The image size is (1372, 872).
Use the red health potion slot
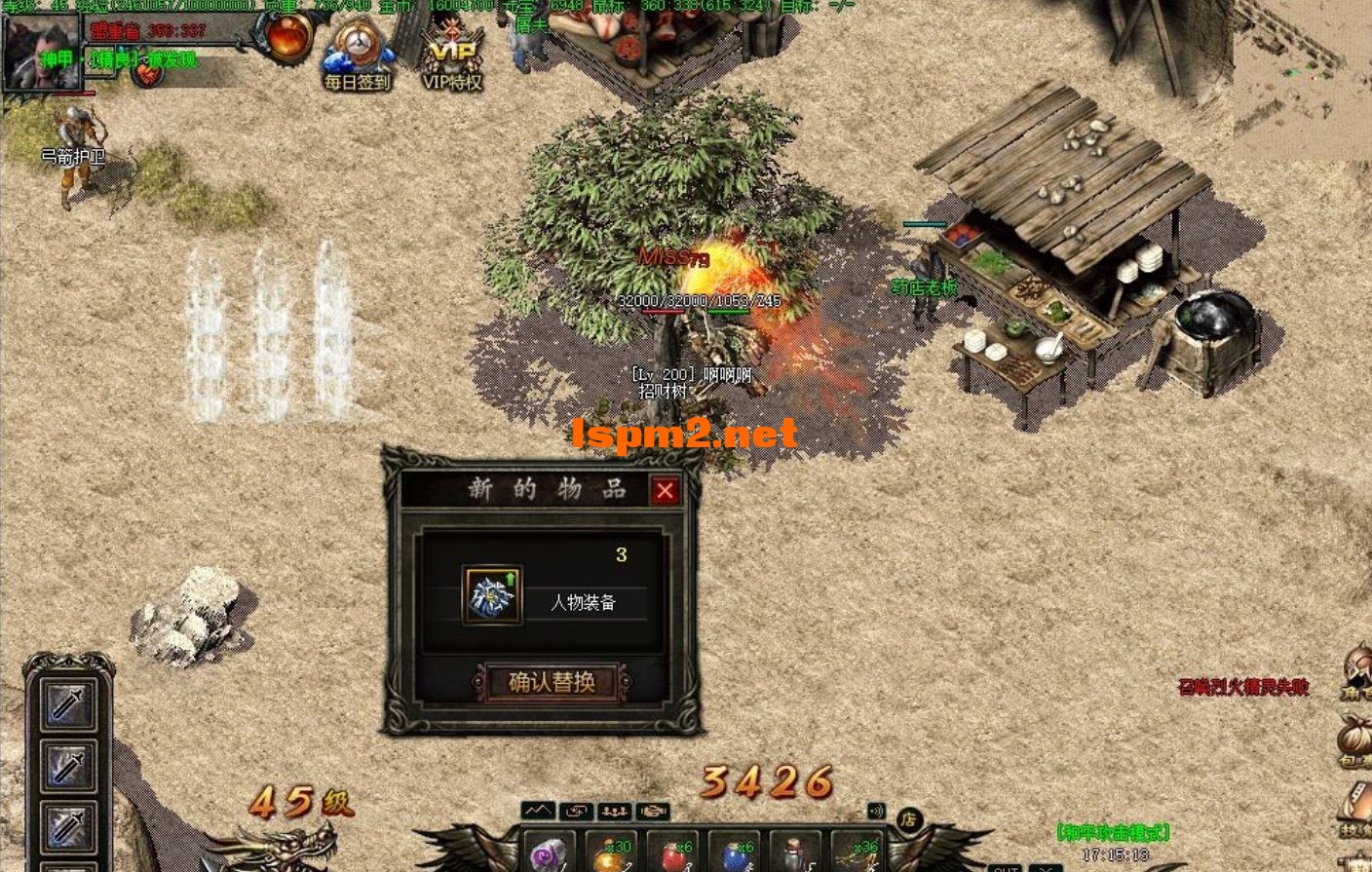[x=674, y=854]
